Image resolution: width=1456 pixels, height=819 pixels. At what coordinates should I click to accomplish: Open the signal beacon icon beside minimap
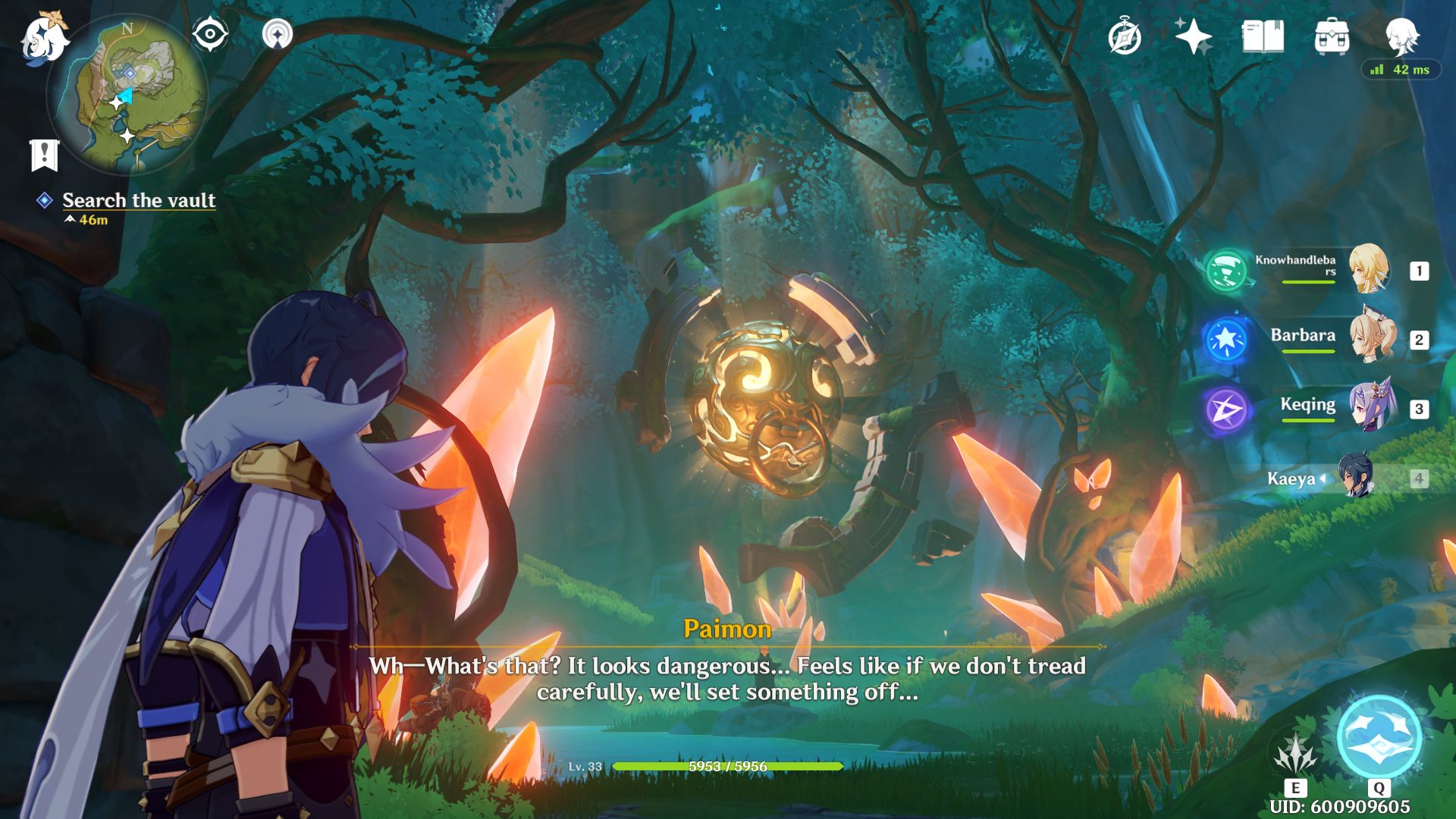[278, 34]
